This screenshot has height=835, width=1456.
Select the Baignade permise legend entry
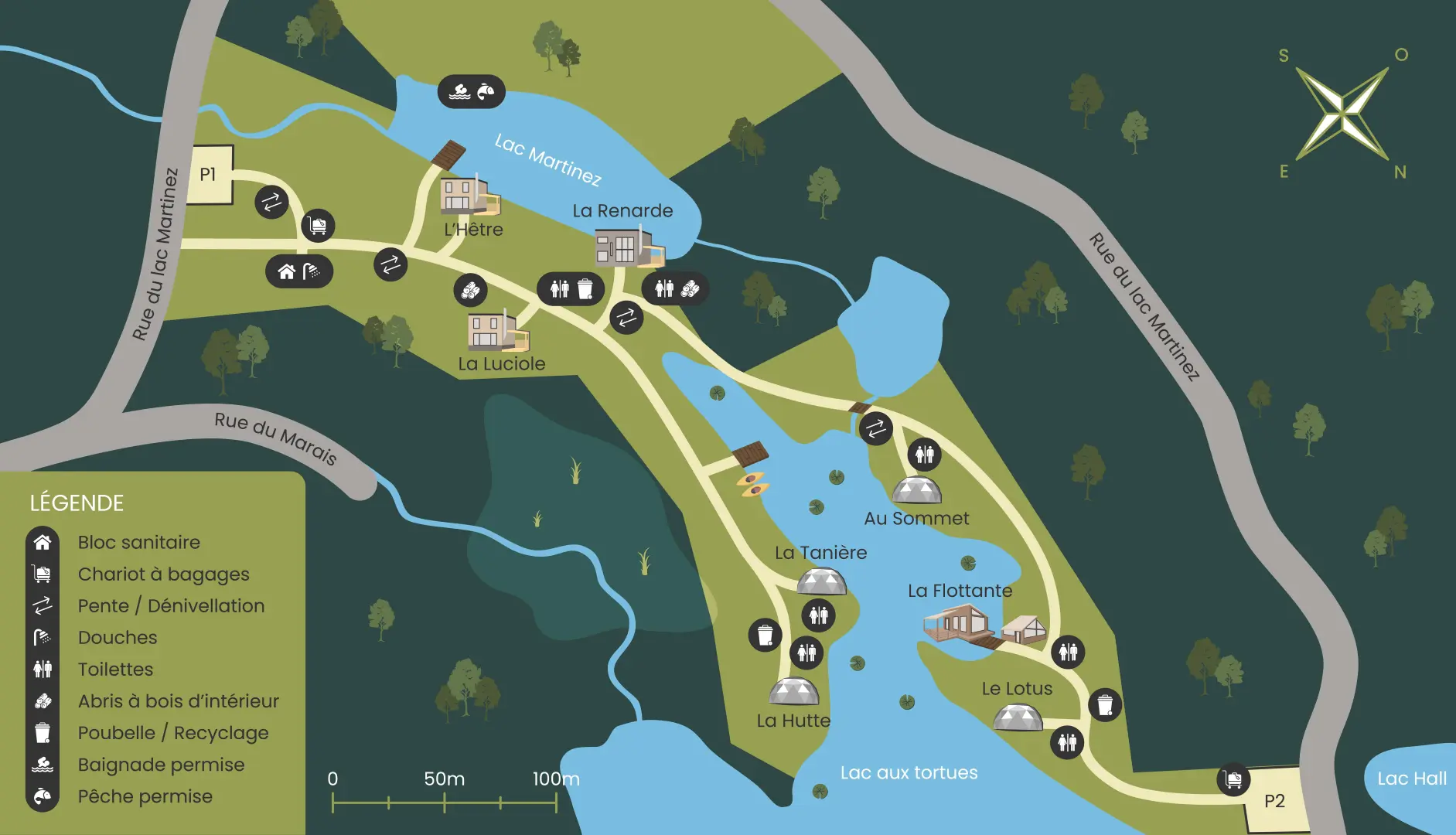point(161,764)
